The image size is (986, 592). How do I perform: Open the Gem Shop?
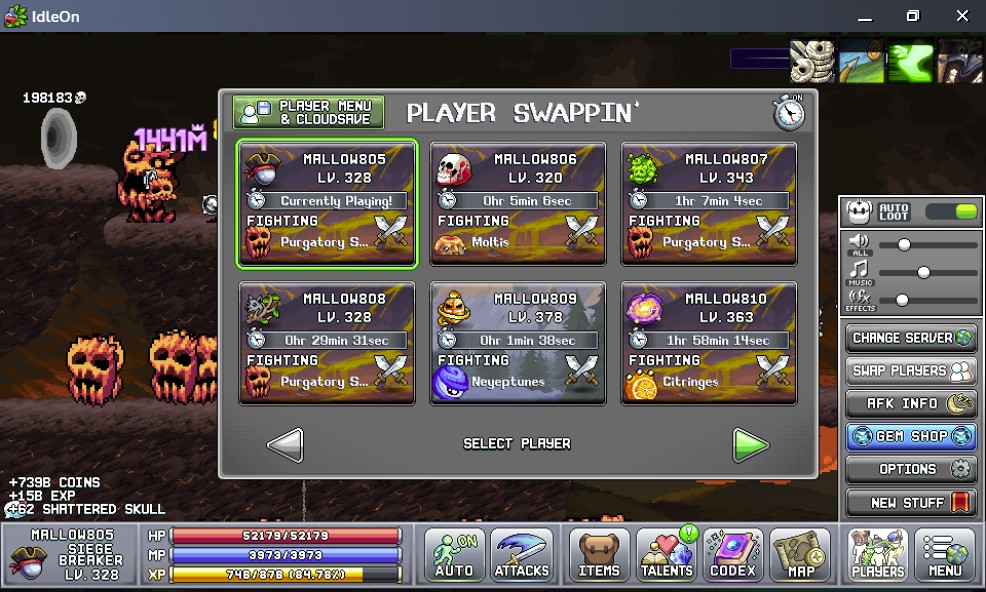coord(910,437)
